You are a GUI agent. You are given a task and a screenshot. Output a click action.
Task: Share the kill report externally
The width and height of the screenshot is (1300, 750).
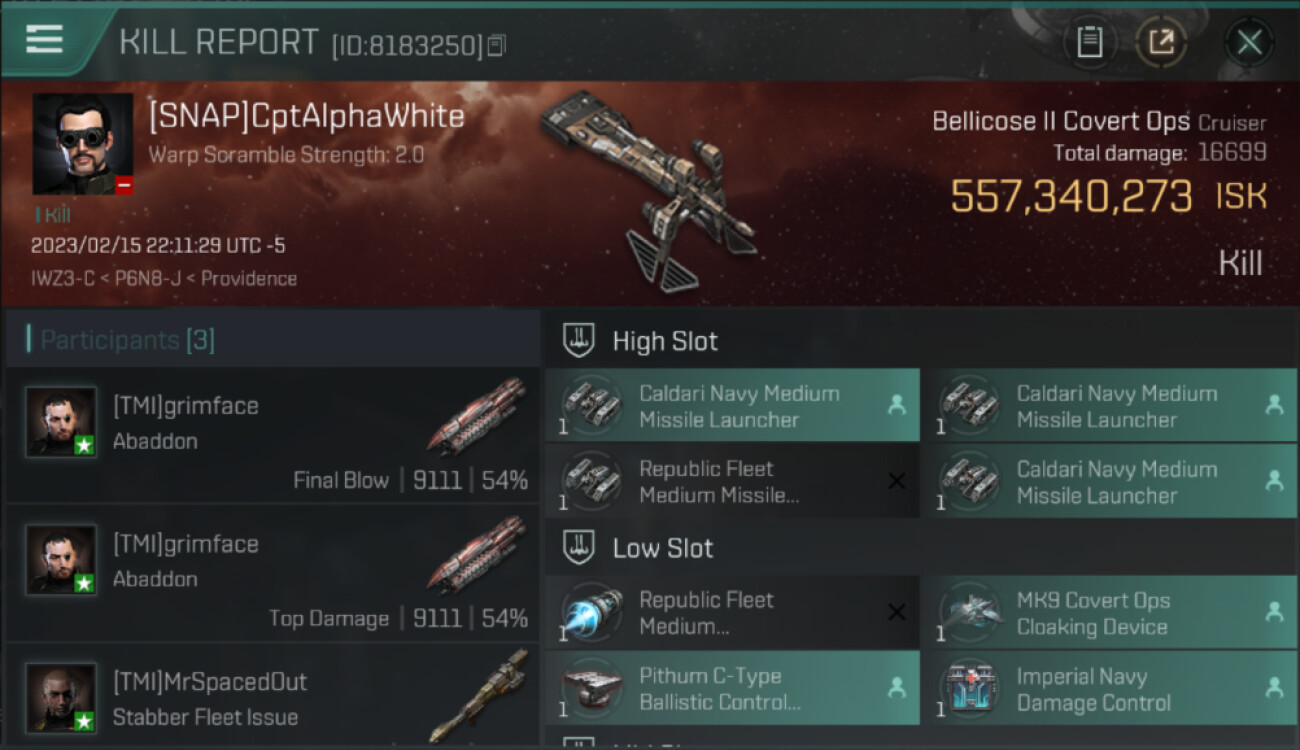click(x=1161, y=42)
